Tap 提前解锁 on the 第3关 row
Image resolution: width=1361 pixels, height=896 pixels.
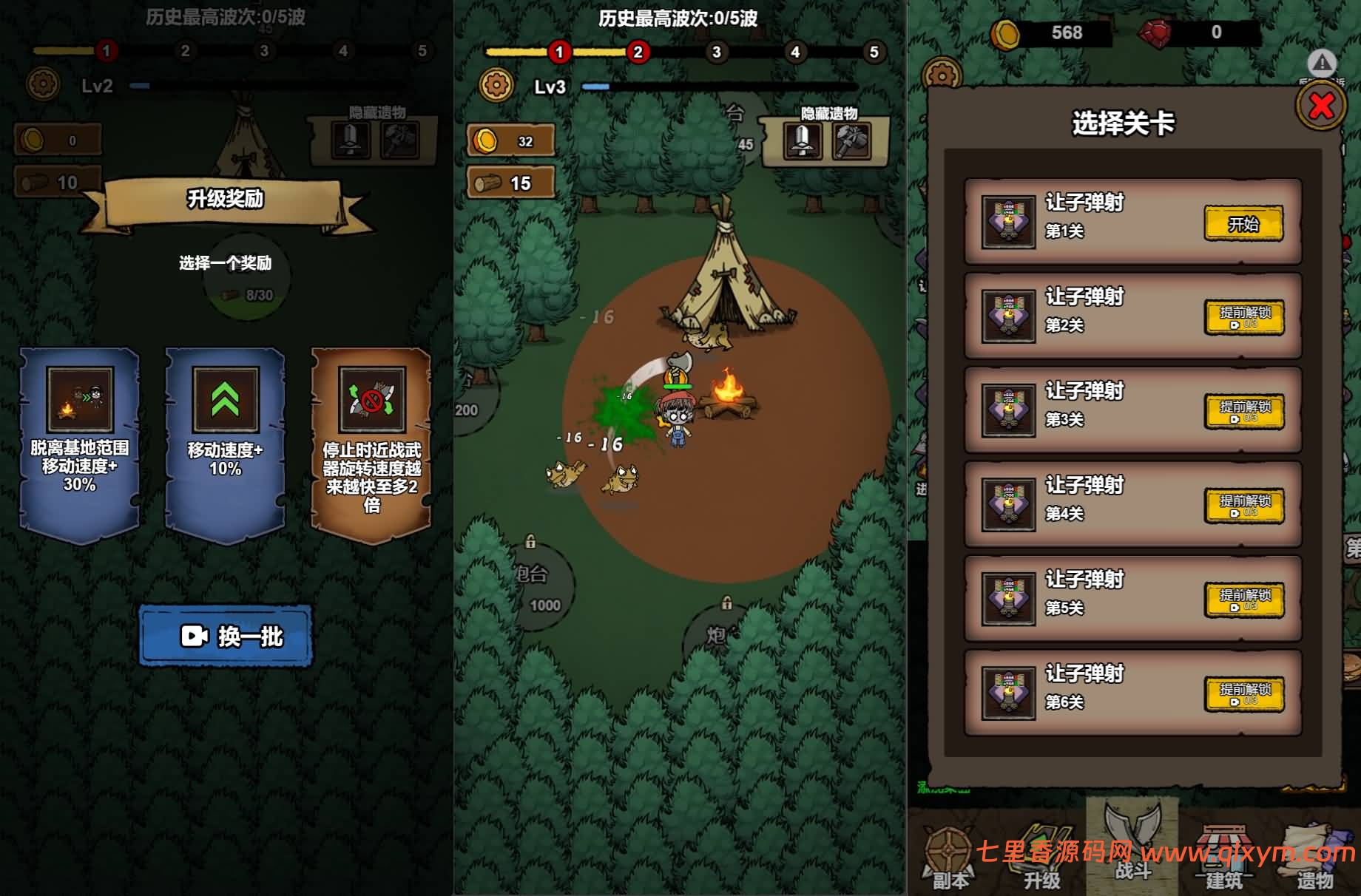pos(1244,412)
